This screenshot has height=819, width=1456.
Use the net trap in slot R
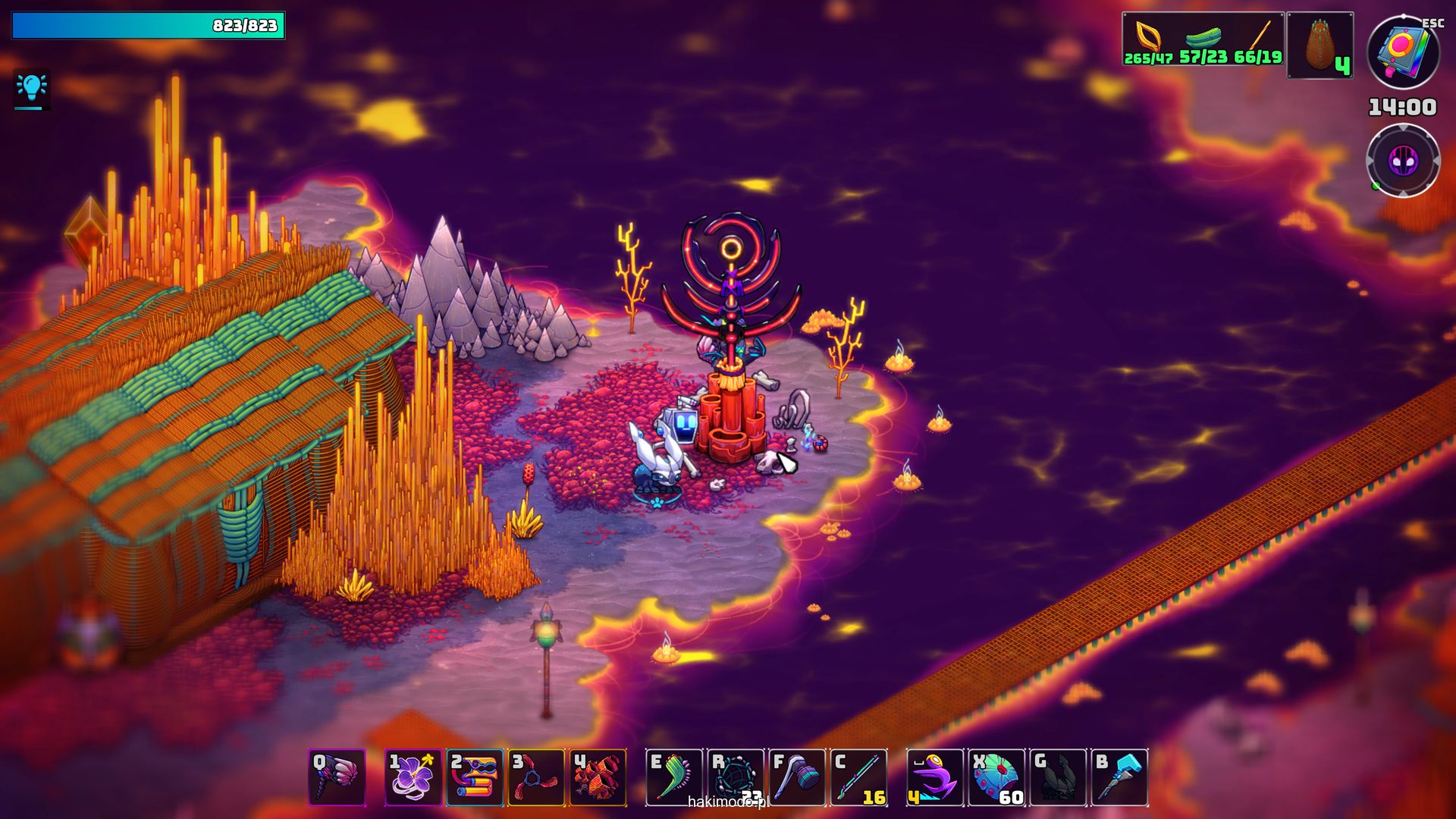[x=736, y=777]
